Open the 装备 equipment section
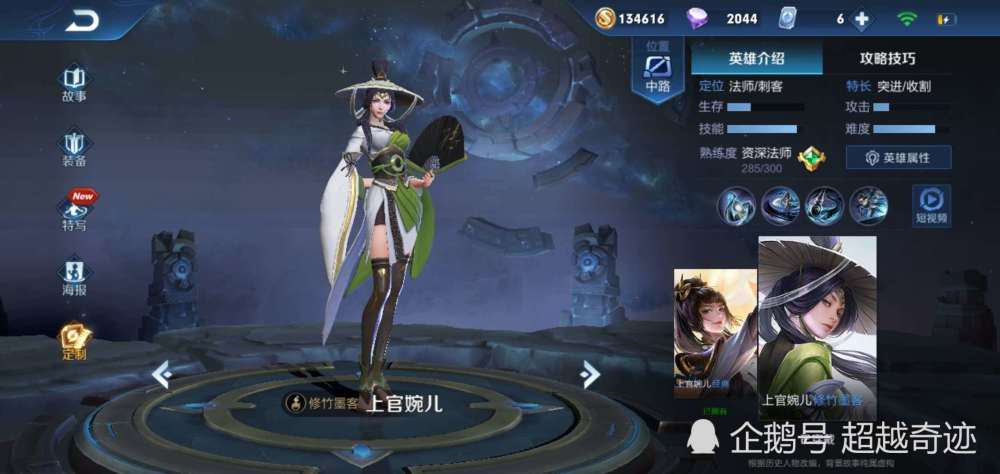Image resolution: width=1000 pixels, height=474 pixels. click(x=75, y=148)
